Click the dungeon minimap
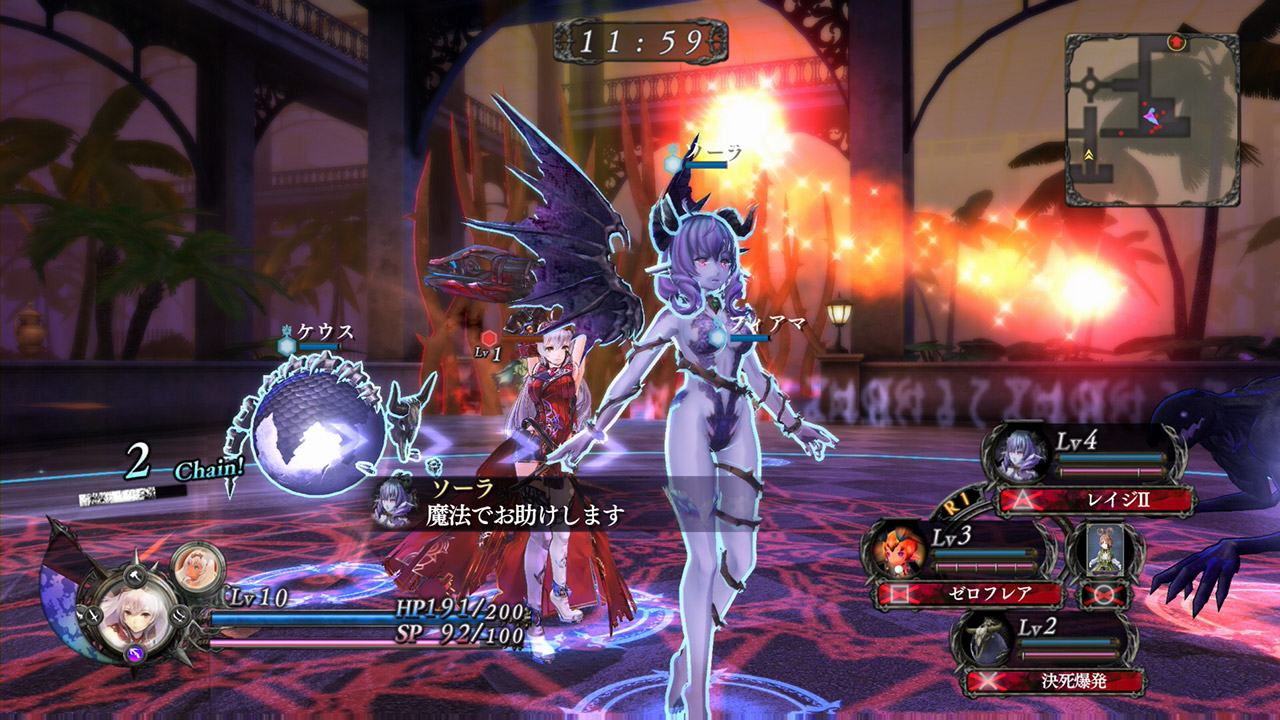Viewport: 1280px width, 720px height. point(1152,120)
